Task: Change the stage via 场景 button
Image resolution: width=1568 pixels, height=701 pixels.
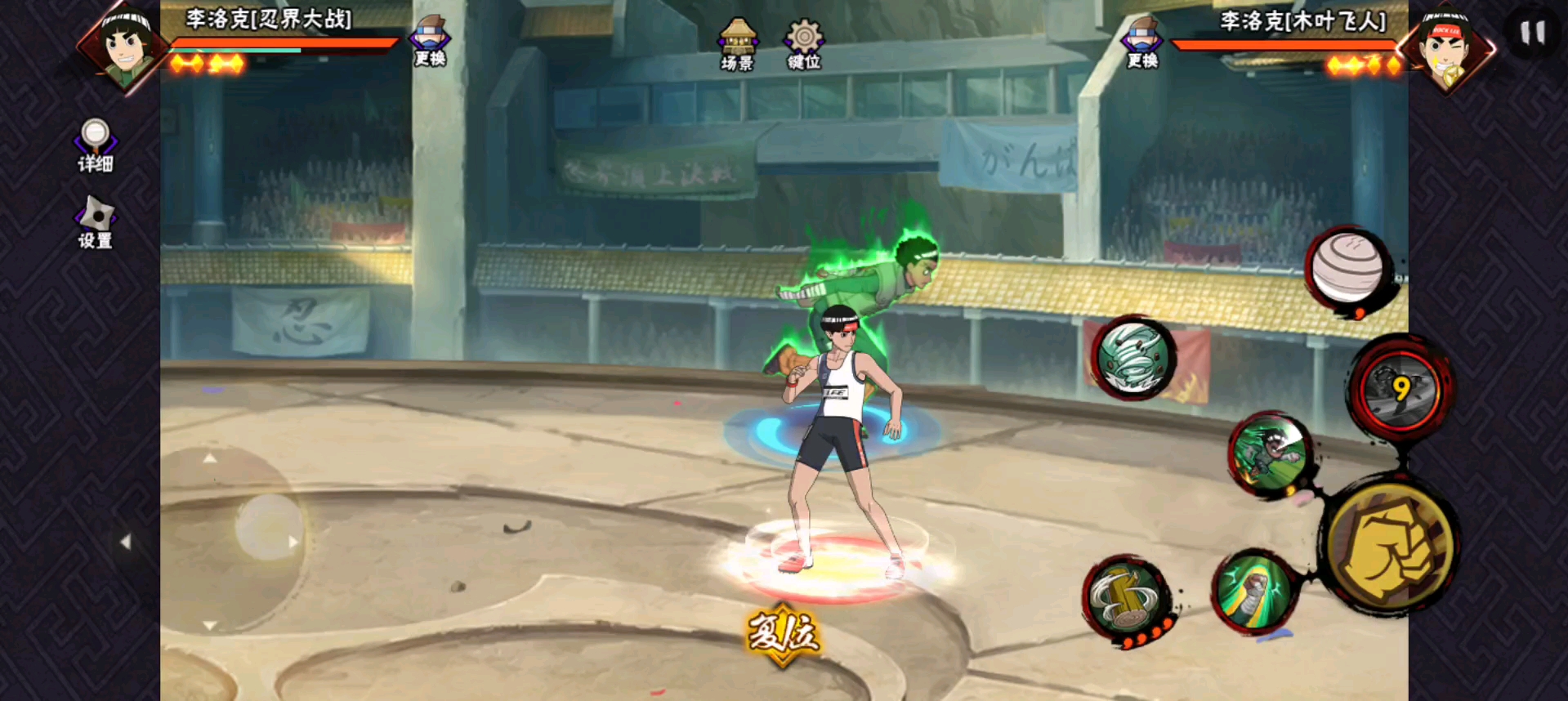Action: (x=737, y=44)
